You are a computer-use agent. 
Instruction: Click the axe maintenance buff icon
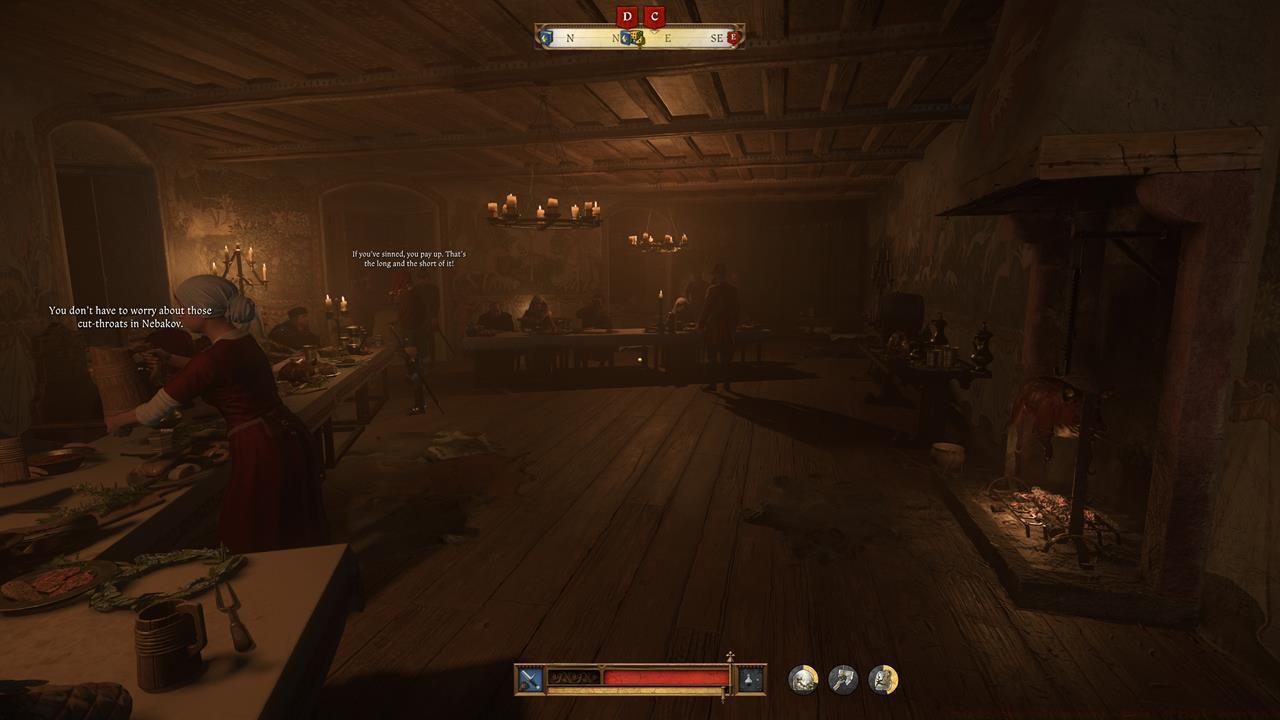tap(844, 679)
